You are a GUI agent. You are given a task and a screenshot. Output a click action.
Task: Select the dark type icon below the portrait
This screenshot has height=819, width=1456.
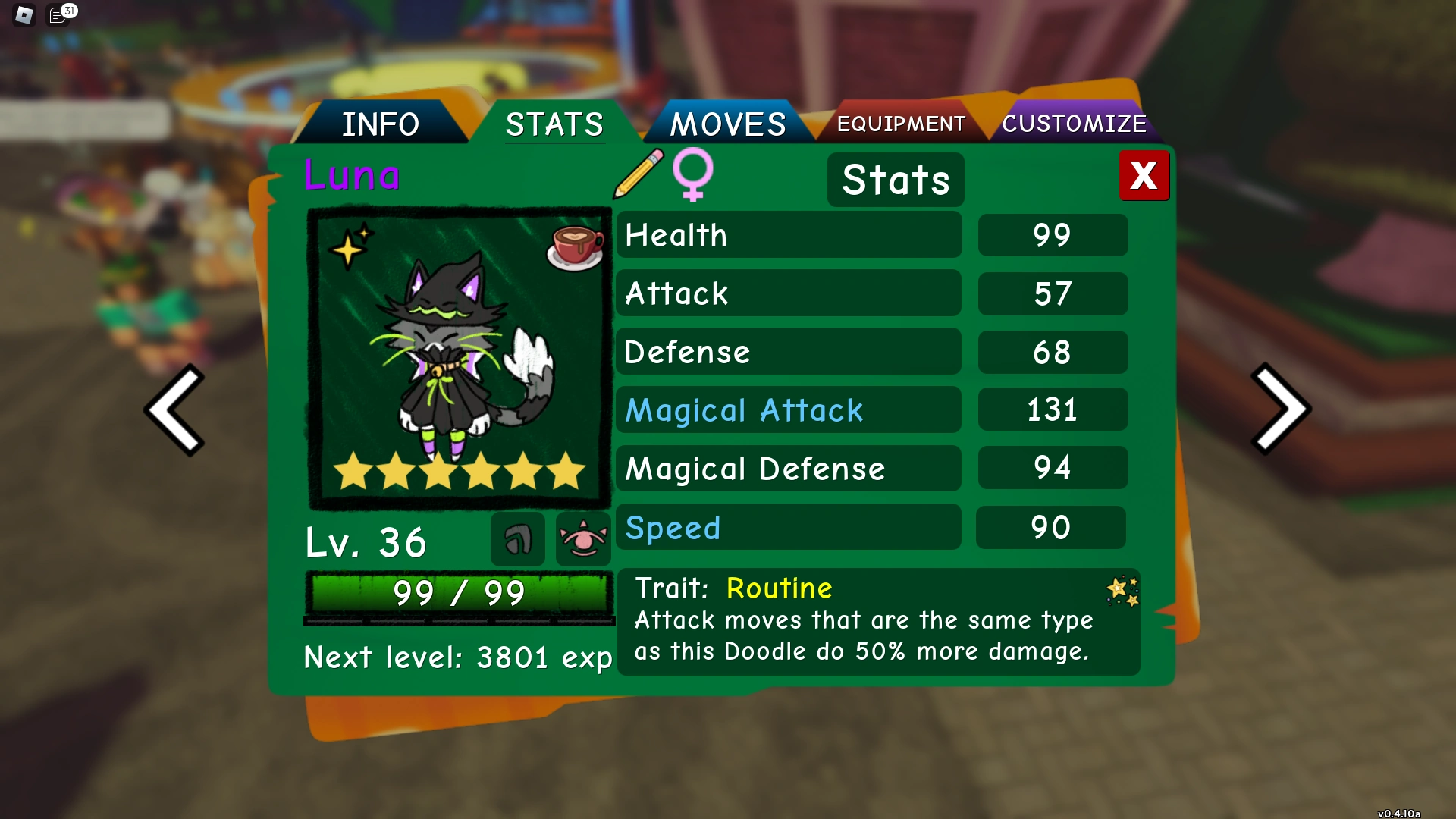click(517, 538)
